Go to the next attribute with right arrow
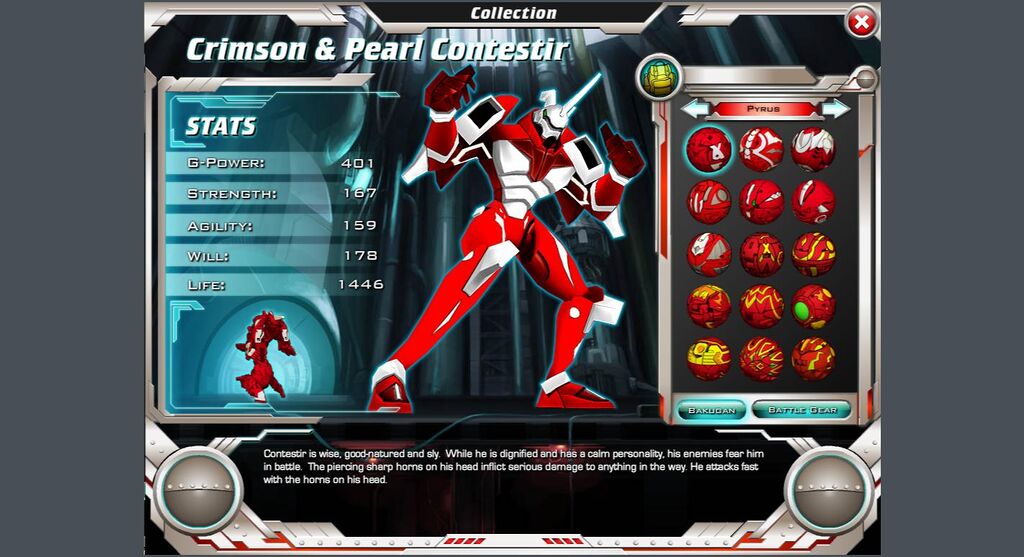 834,108
